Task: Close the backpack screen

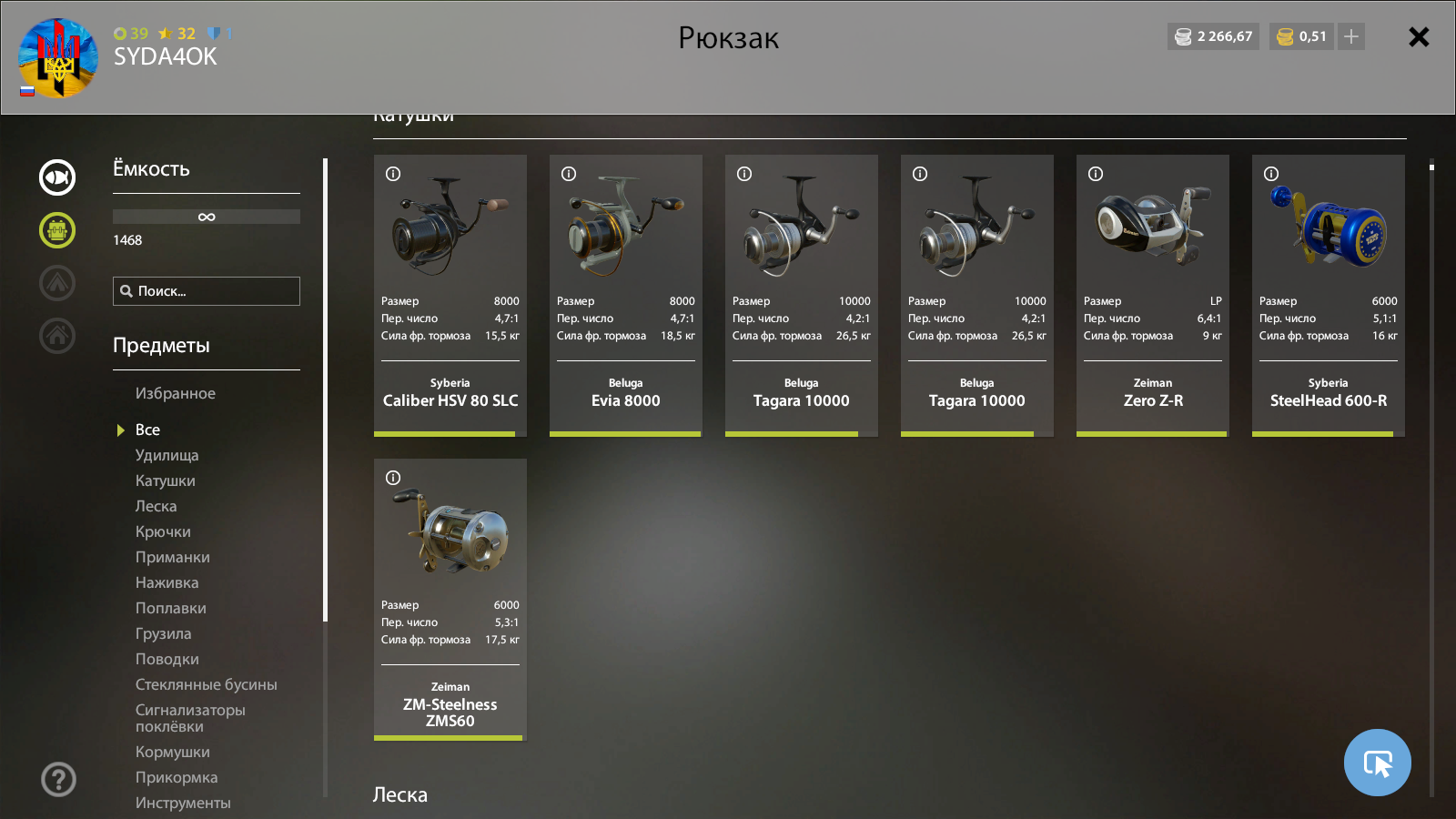Action: click(1418, 37)
